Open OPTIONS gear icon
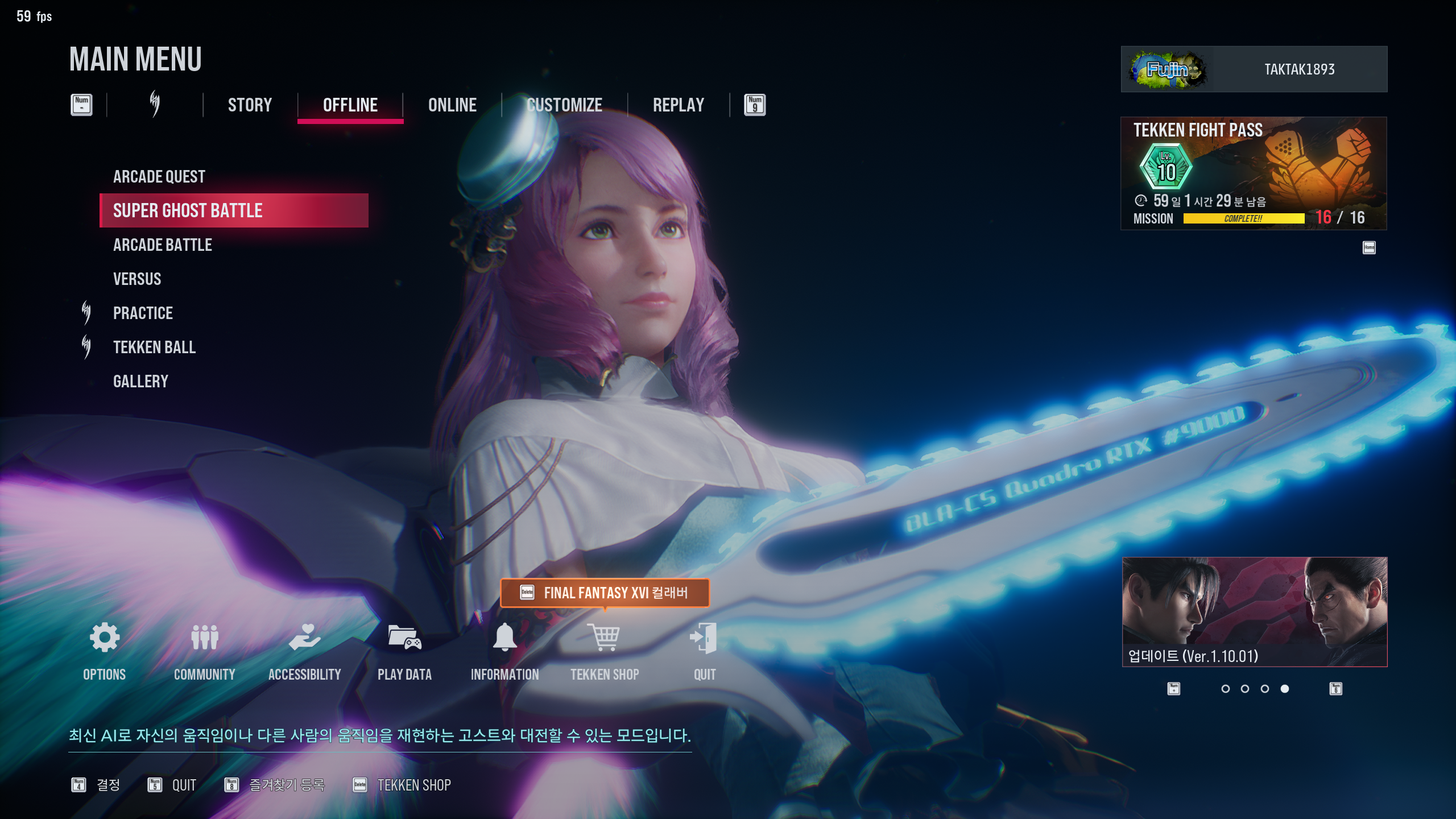This screenshot has height=819, width=1456. coord(105,638)
